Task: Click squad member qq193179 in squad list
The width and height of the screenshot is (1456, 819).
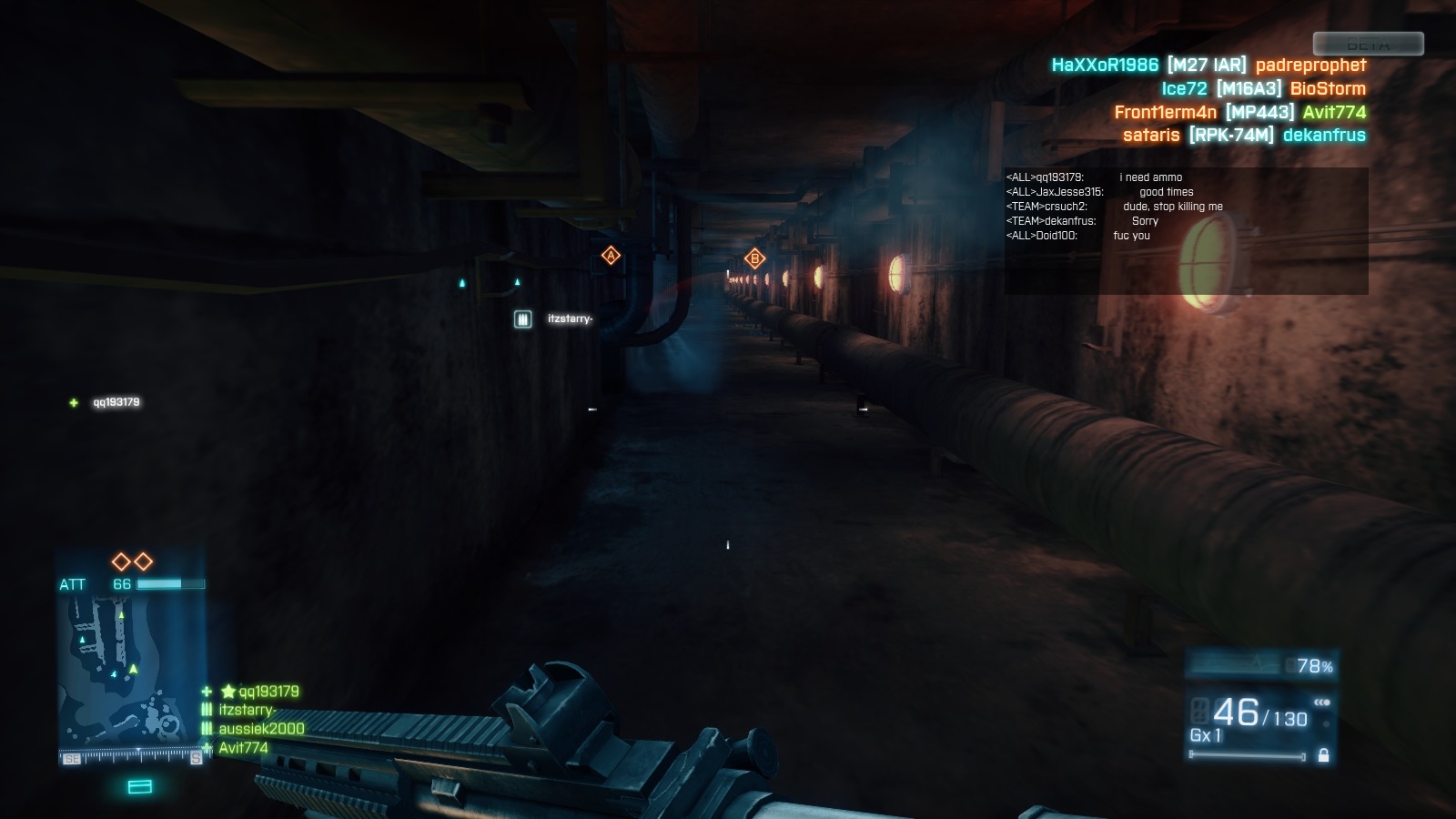Action: pyautogui.click(x=268, y=692)
